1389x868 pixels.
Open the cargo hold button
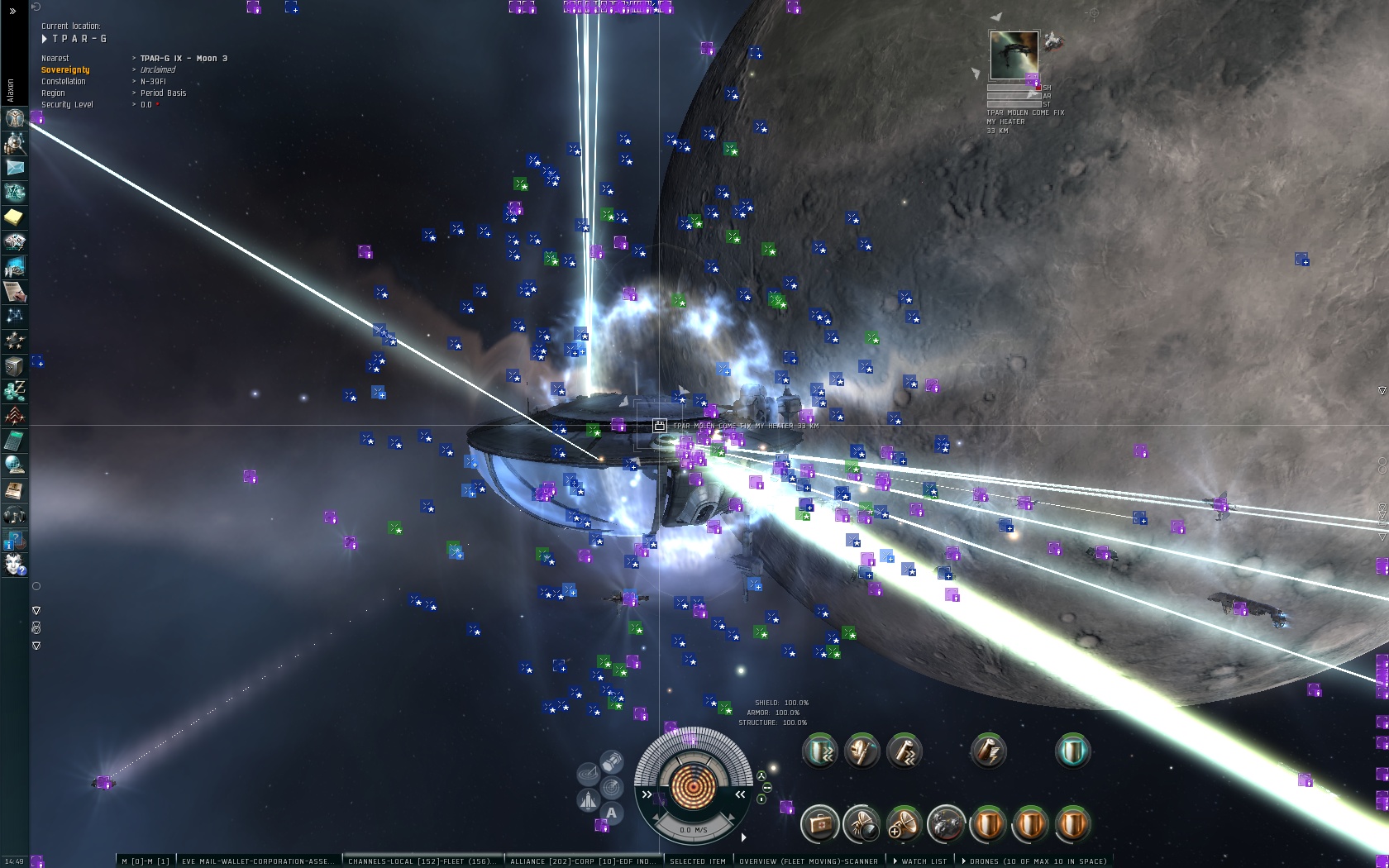tap(612, 761)
